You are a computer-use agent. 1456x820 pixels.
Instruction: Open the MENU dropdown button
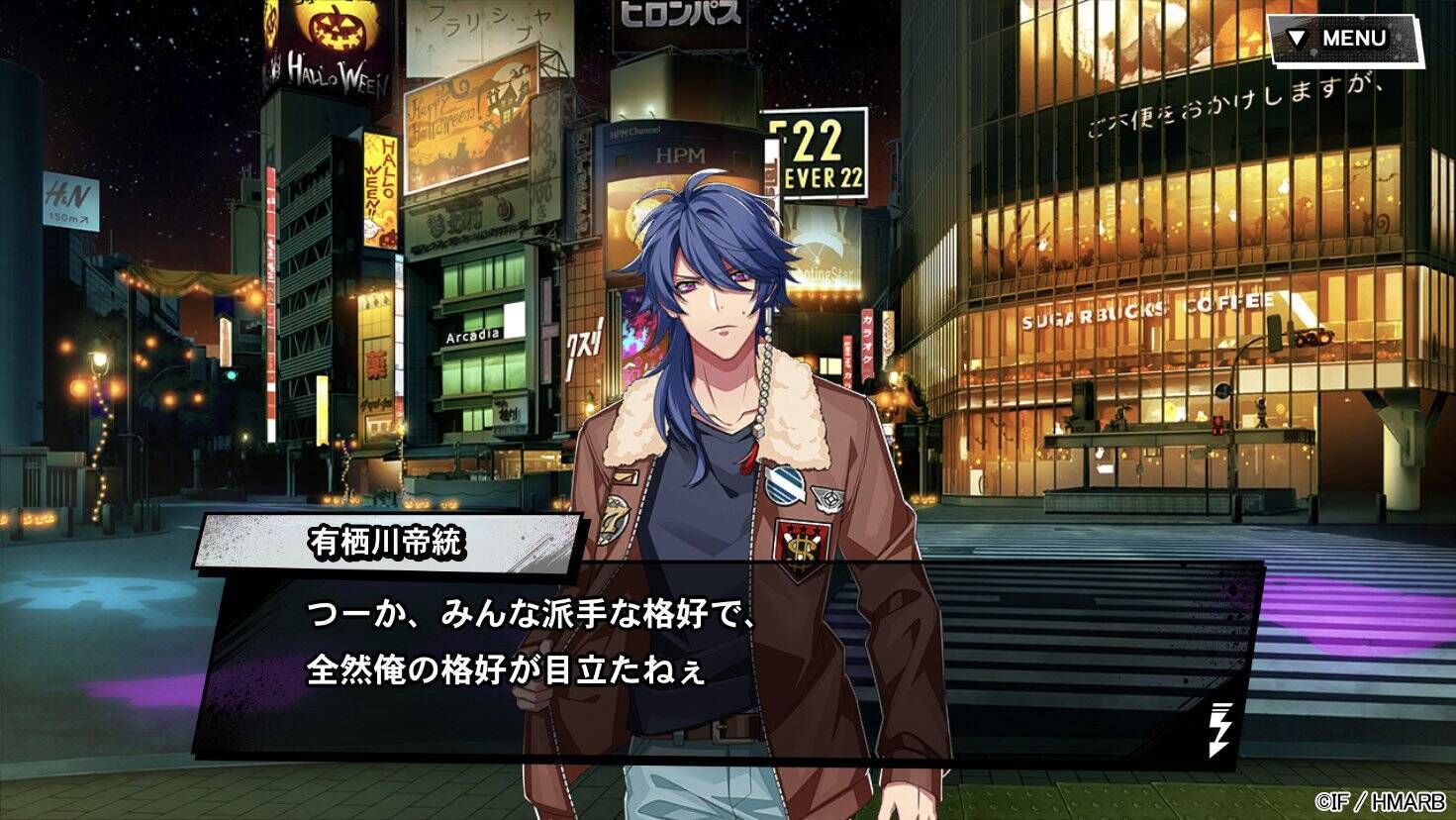coord(1344,39)
